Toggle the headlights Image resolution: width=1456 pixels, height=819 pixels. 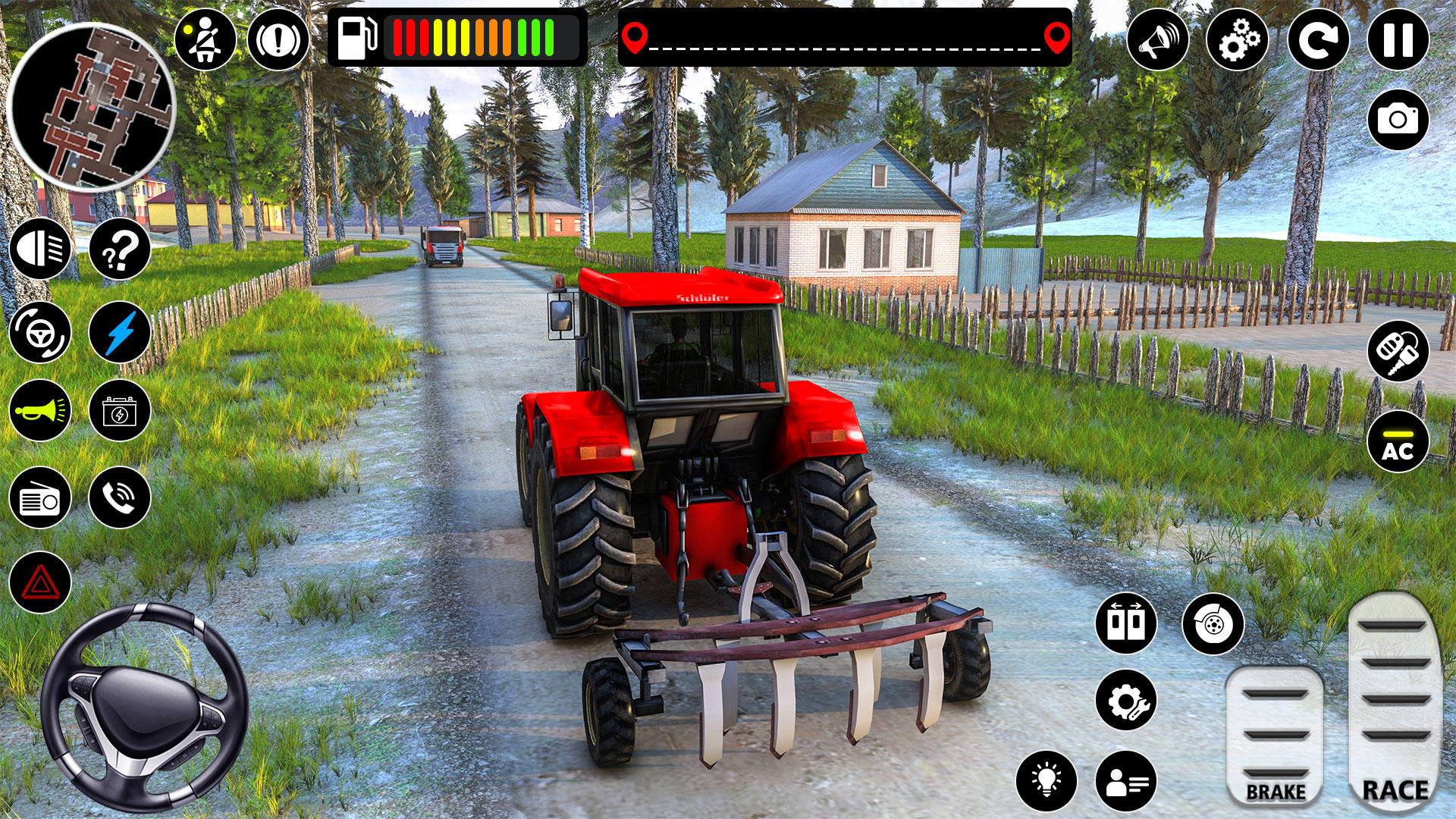[x=42, y=250]
